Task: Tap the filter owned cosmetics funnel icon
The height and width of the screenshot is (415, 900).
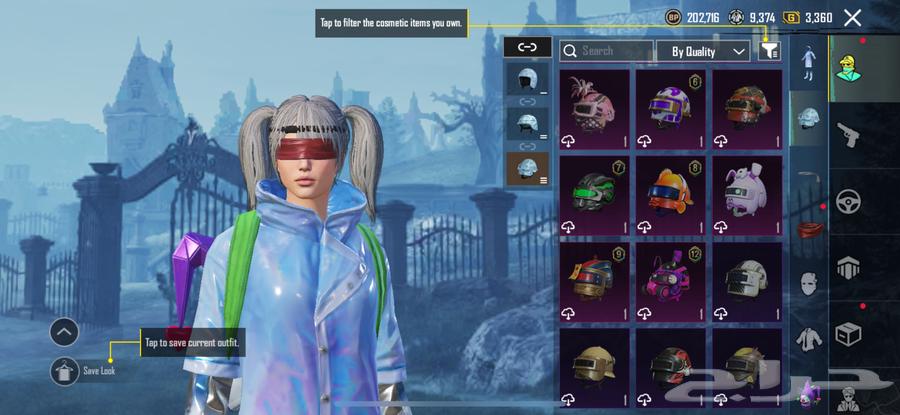Action: 769,50
